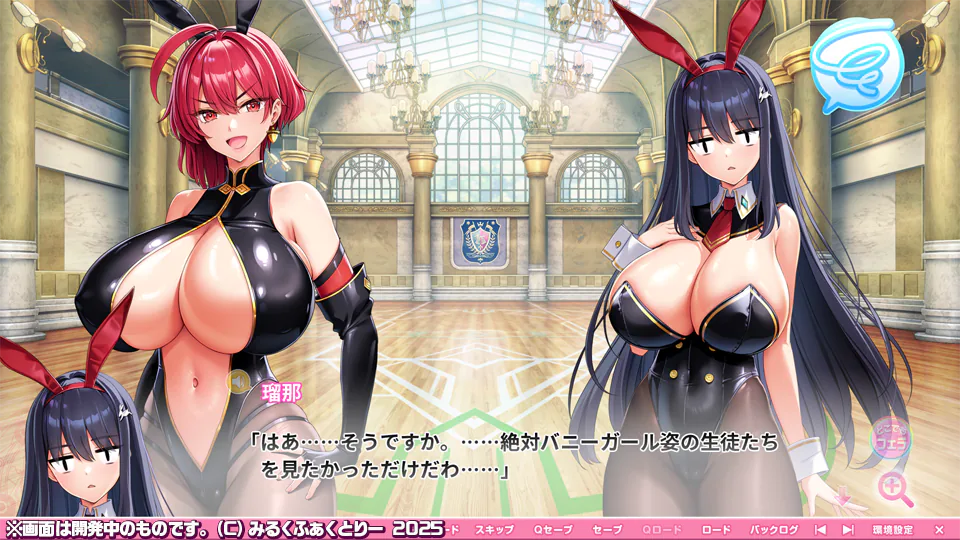Jump forward with the next-scene arrow button

[848, 528]
